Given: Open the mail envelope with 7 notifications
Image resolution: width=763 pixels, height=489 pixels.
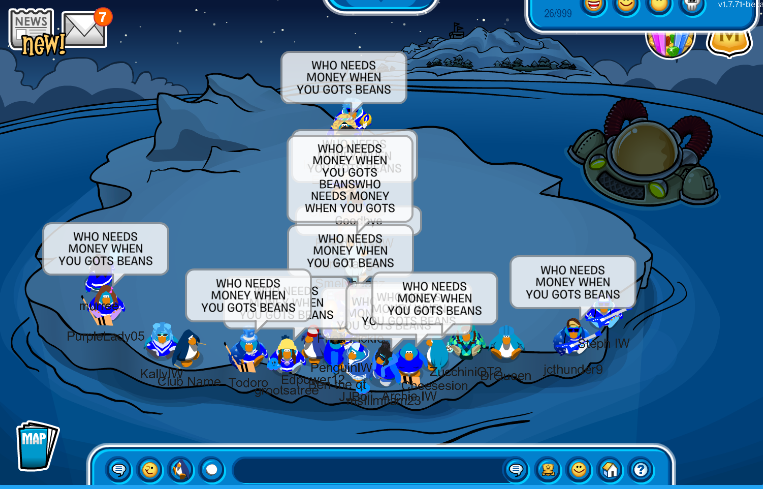Looking at the screenshot, I should click(x=84, y=30).
